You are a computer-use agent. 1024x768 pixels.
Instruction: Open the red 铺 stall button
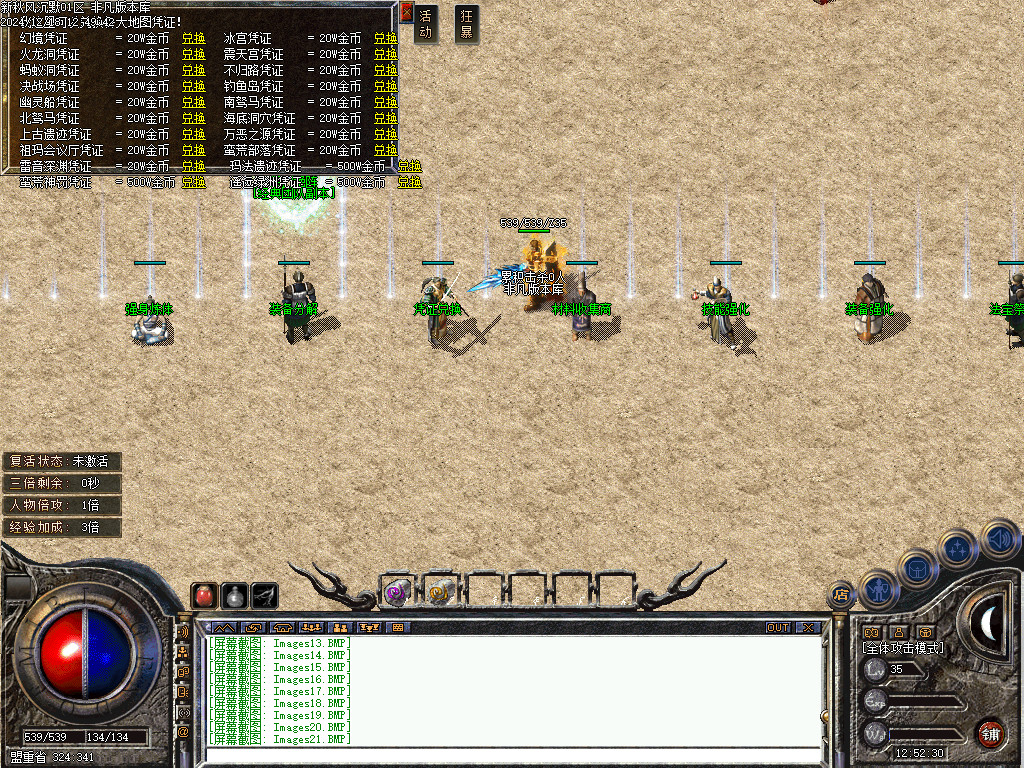(x=990, y=733)
